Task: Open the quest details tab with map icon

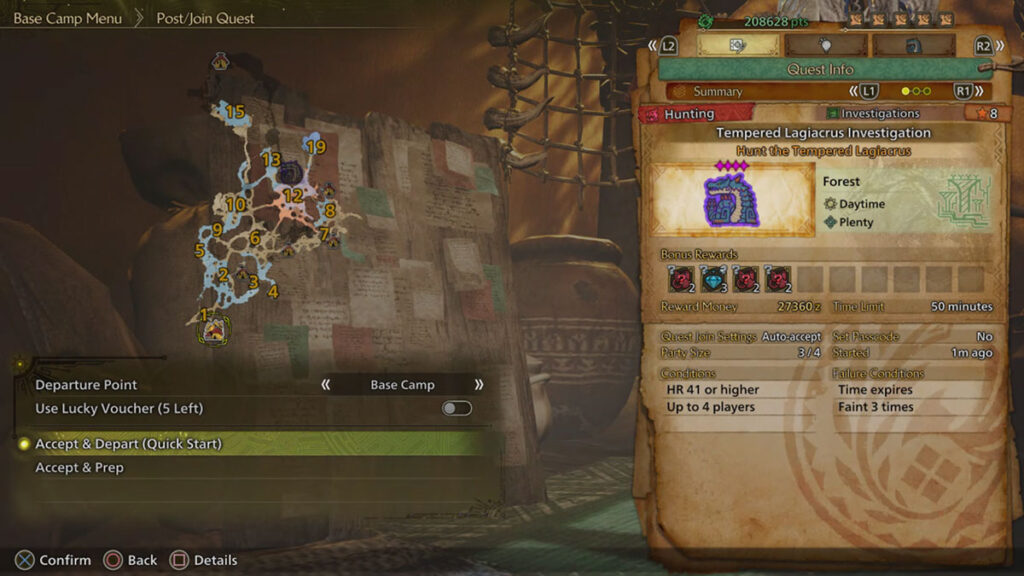Action: 737,45
